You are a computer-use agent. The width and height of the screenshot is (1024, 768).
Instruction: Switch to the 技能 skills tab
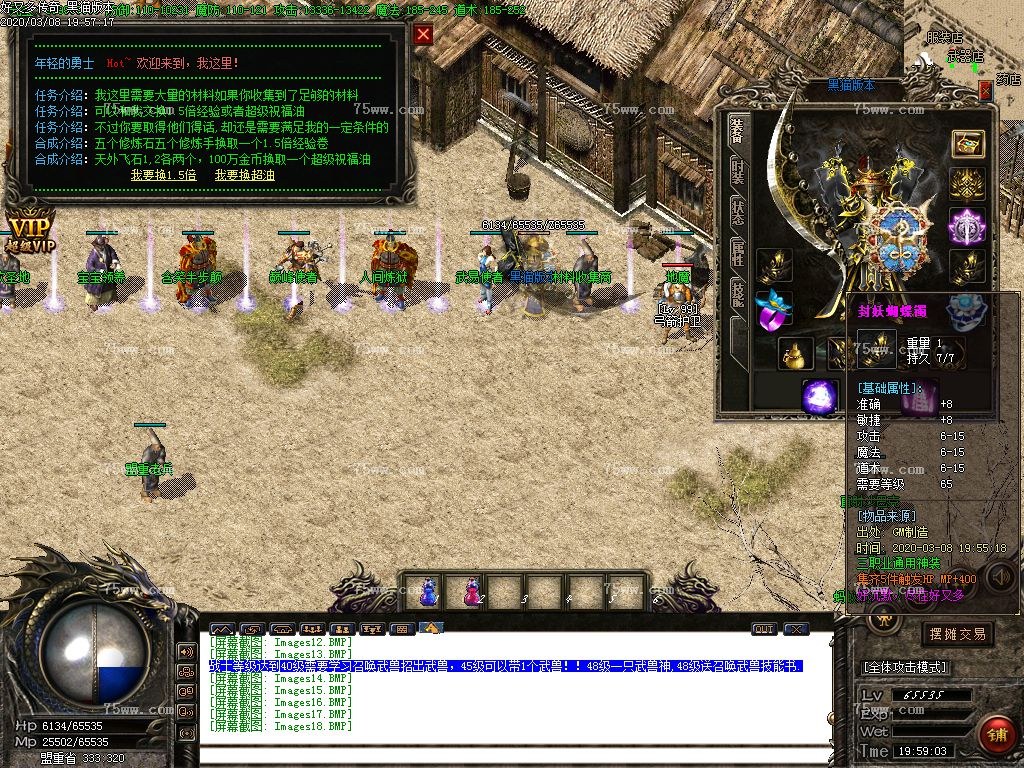coord(738,292)
